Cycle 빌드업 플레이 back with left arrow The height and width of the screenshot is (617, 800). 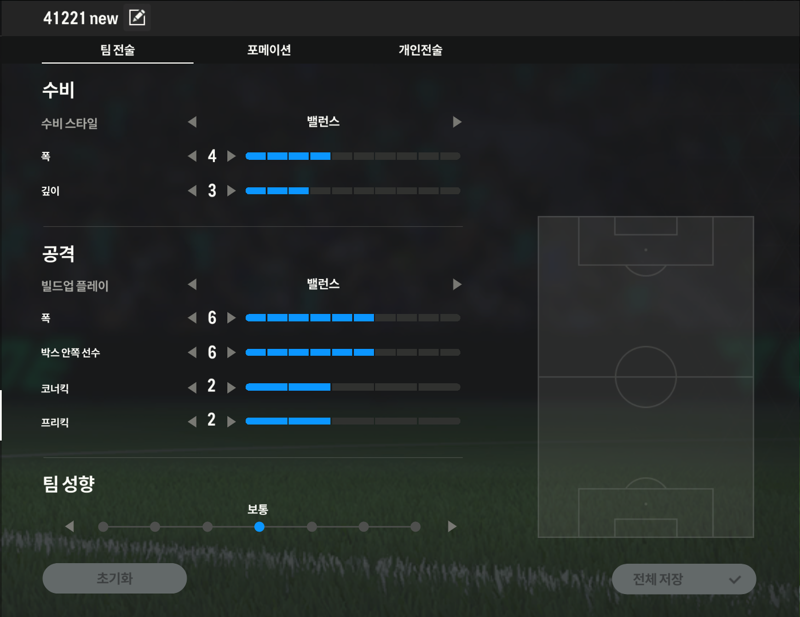tap(192, 284)
